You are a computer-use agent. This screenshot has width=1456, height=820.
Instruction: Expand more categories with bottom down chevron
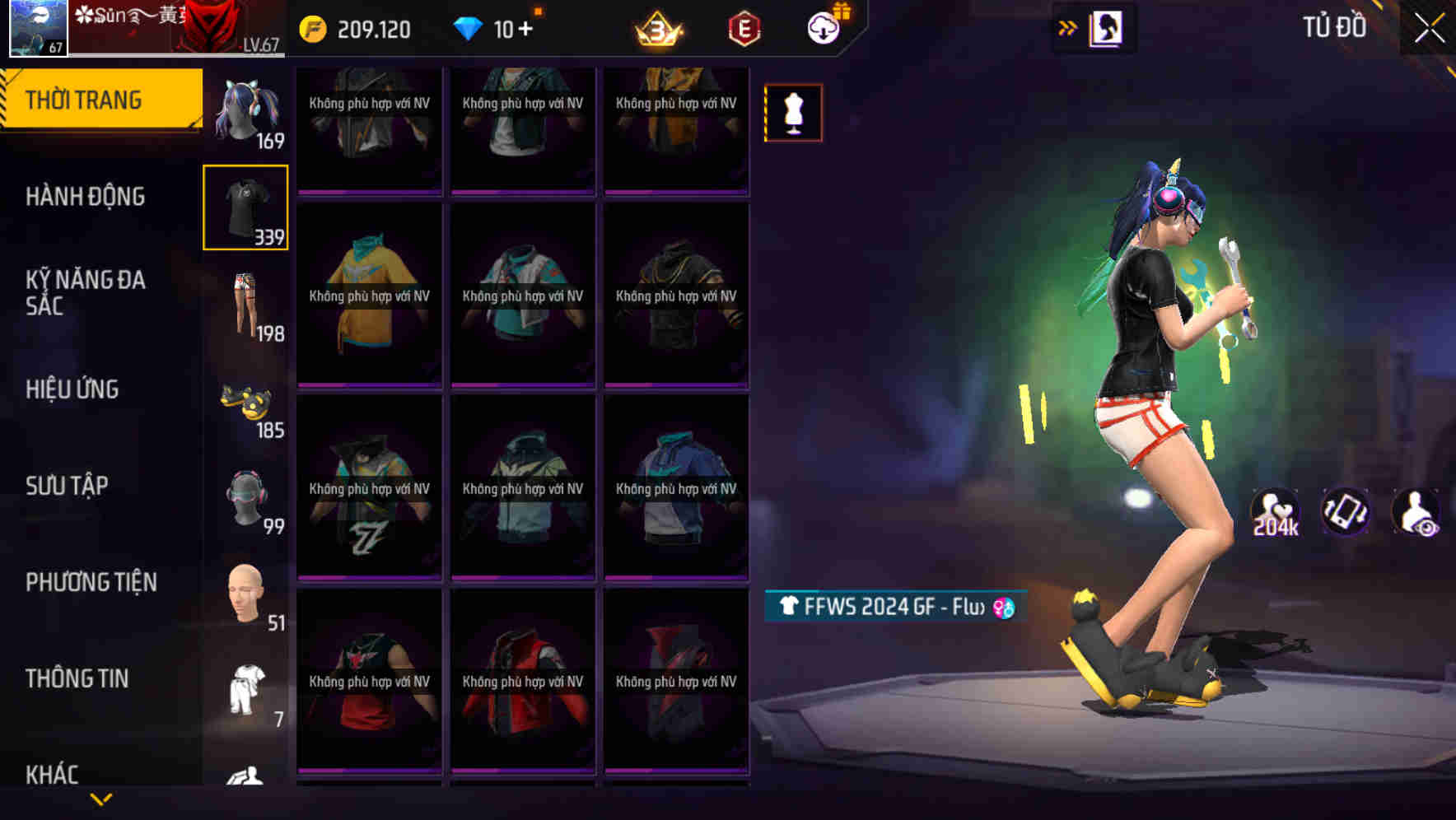click(100, 799)
